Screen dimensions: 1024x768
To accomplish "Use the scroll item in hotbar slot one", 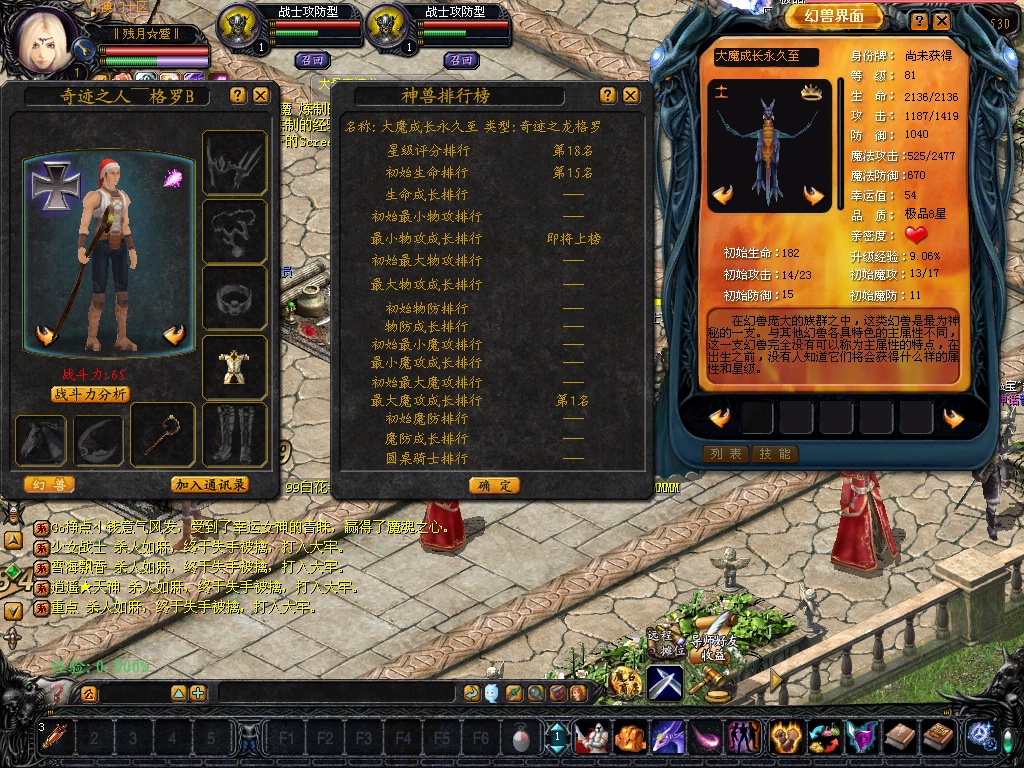I will point(54,738).
